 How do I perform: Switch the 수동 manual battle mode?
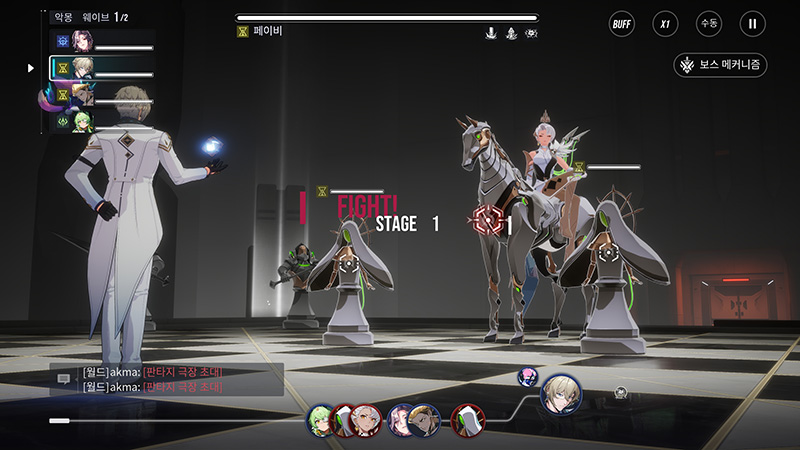click(709, 23)
